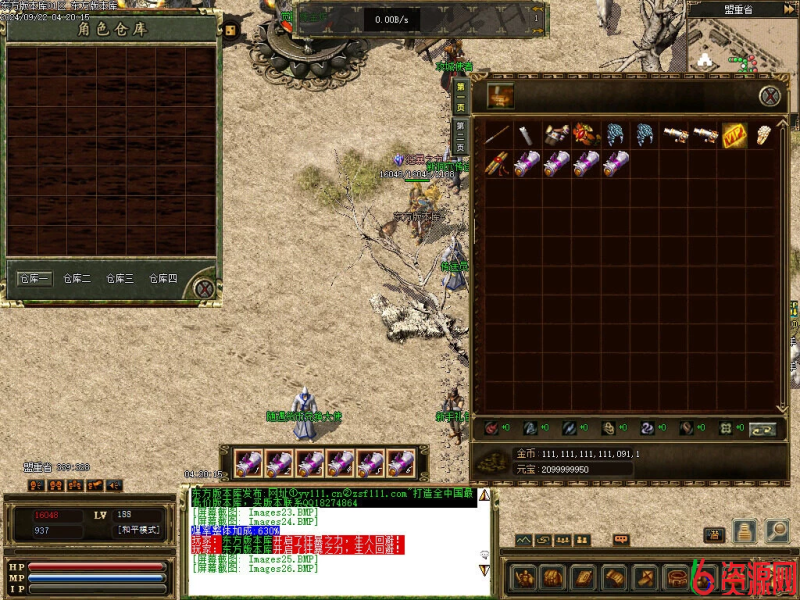800x600 pixels.
Task: Click the 金币 gold pile icon
Action: [491, 460]
